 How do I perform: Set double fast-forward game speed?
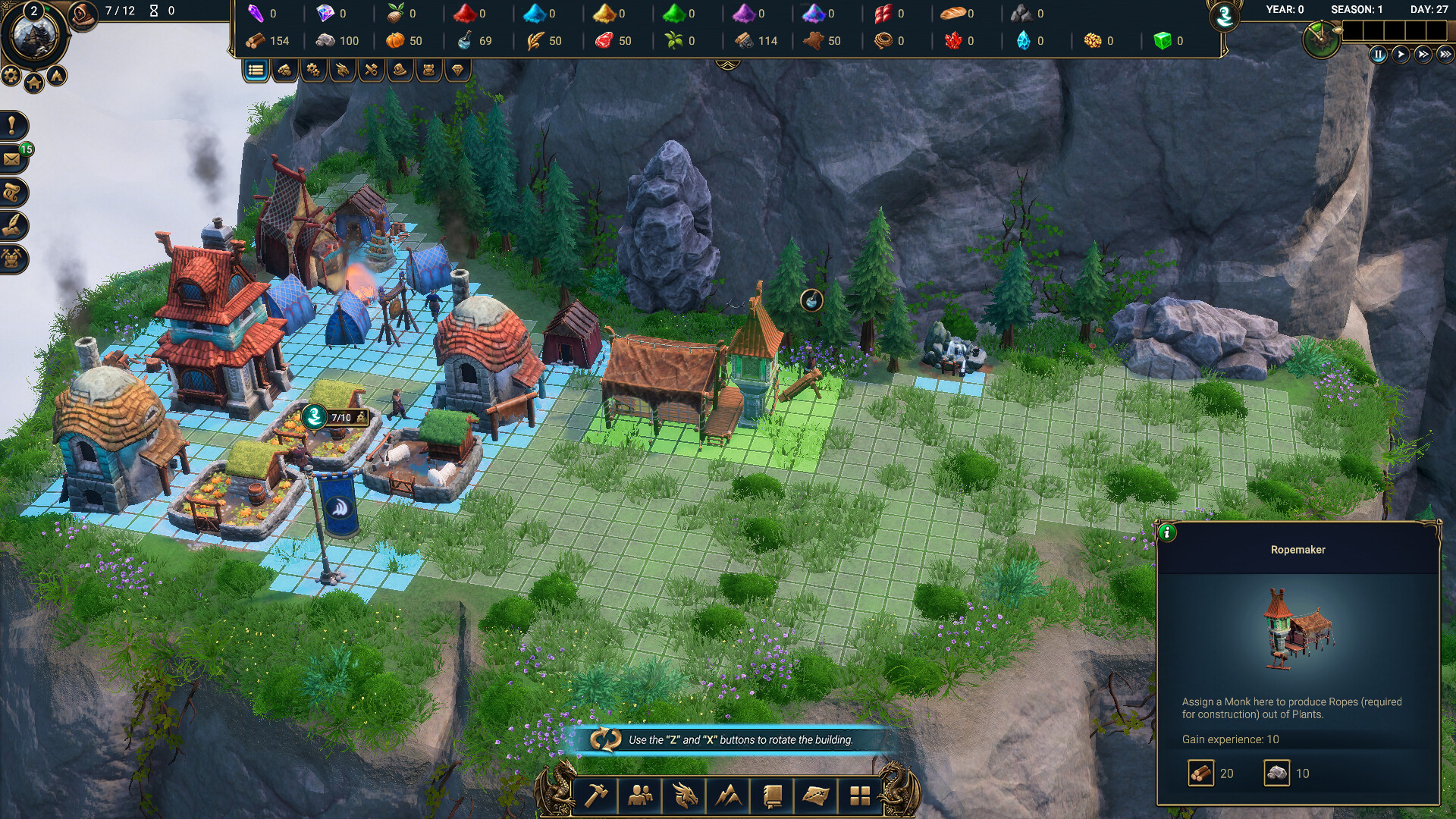tap(1423, 55)
